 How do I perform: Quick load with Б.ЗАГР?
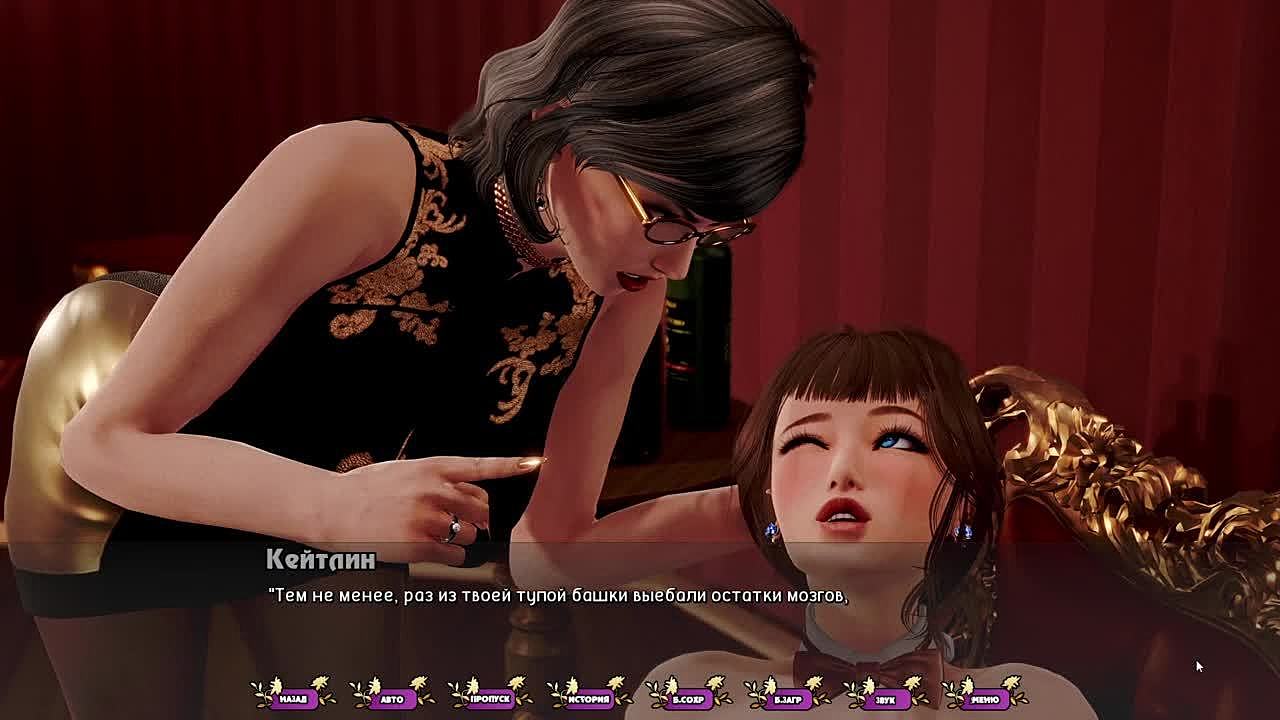point(787,699)
